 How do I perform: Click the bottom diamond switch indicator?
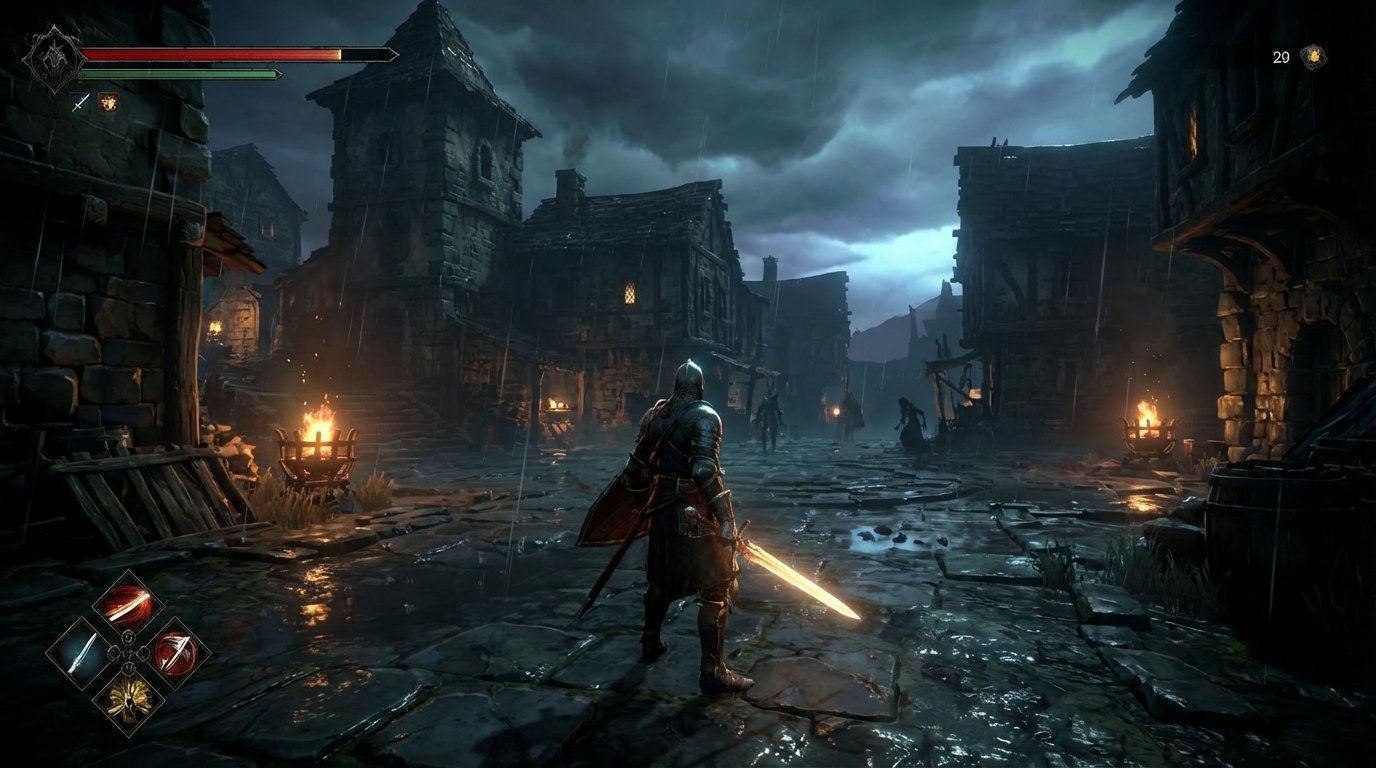pyautogui.click(x=128, y=667)
